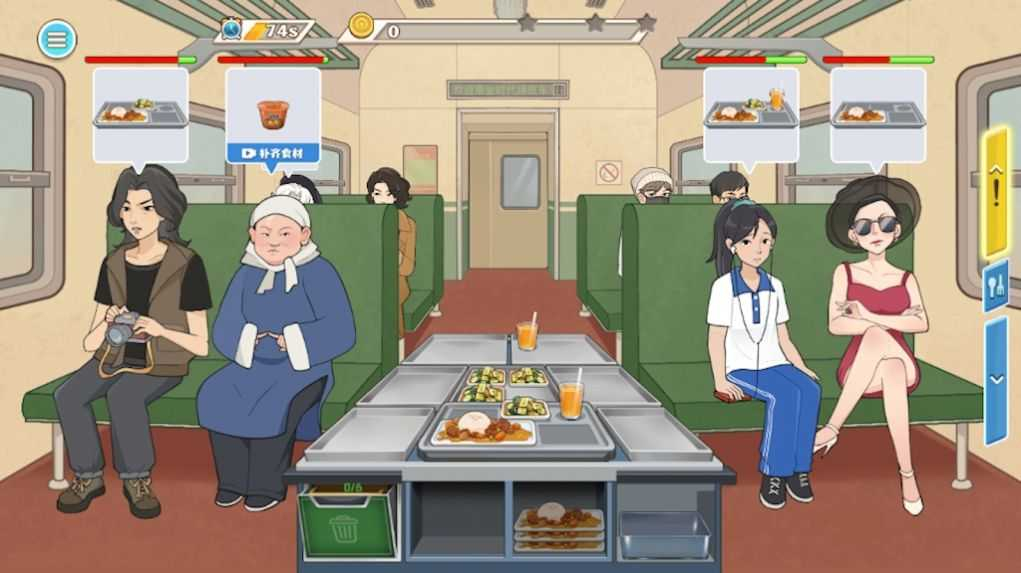Take a stacked rice dish from the cart shelf
Screen dimensions: 1021x573
[x=558, y=527]
